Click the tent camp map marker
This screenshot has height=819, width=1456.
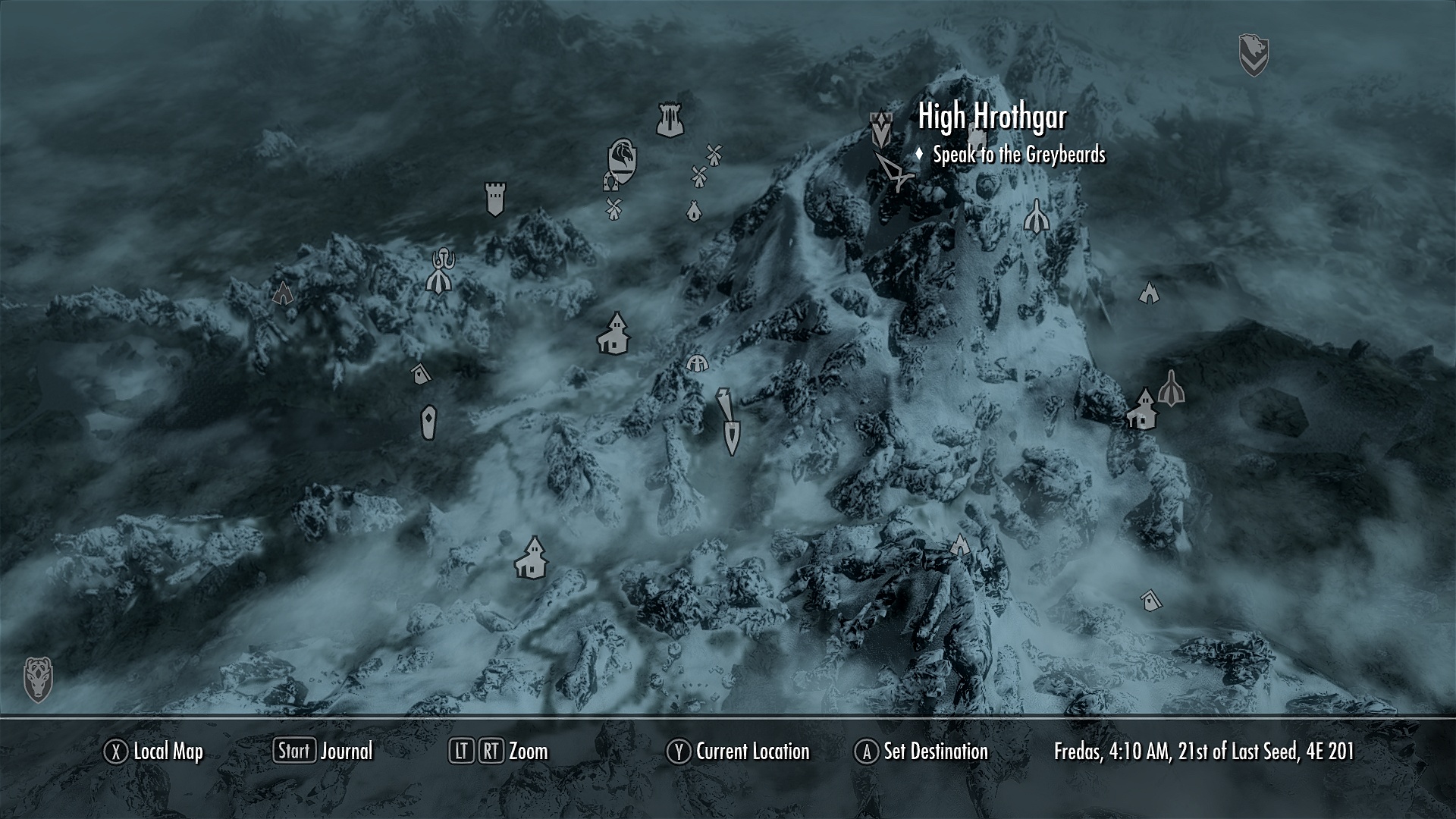coord(692,211)
